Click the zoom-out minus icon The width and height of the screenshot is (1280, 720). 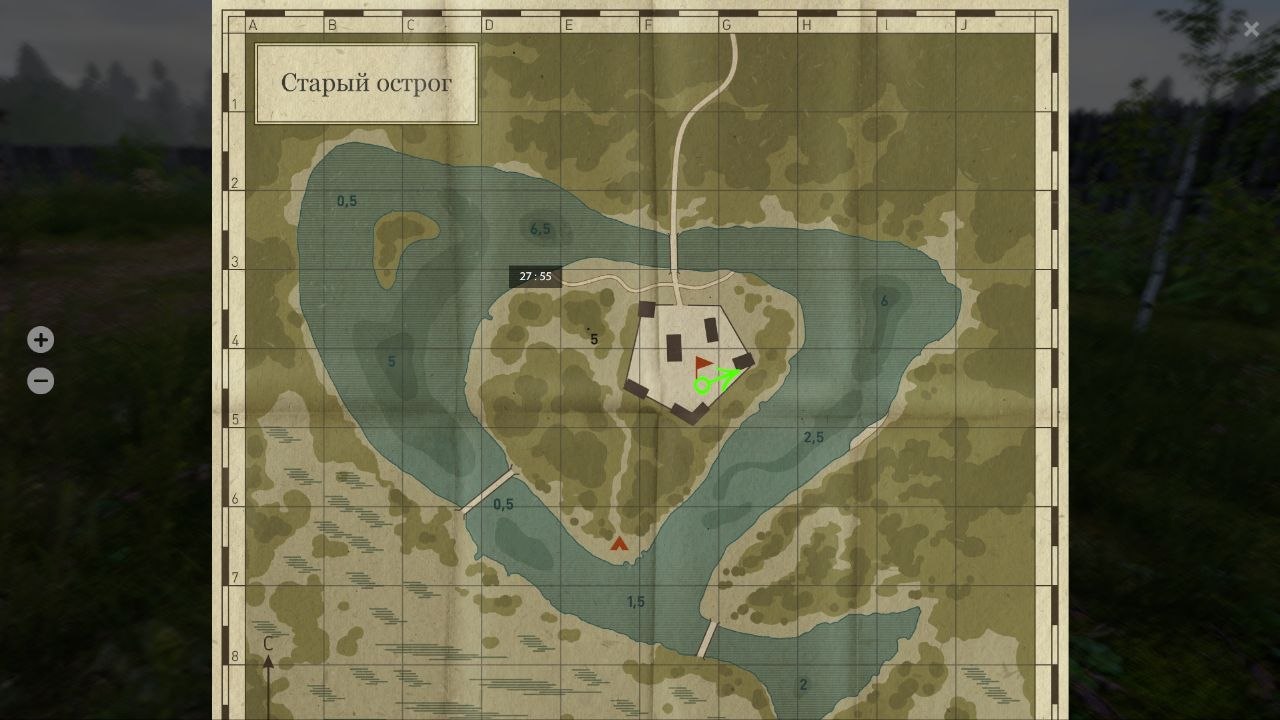pos(40,380)
